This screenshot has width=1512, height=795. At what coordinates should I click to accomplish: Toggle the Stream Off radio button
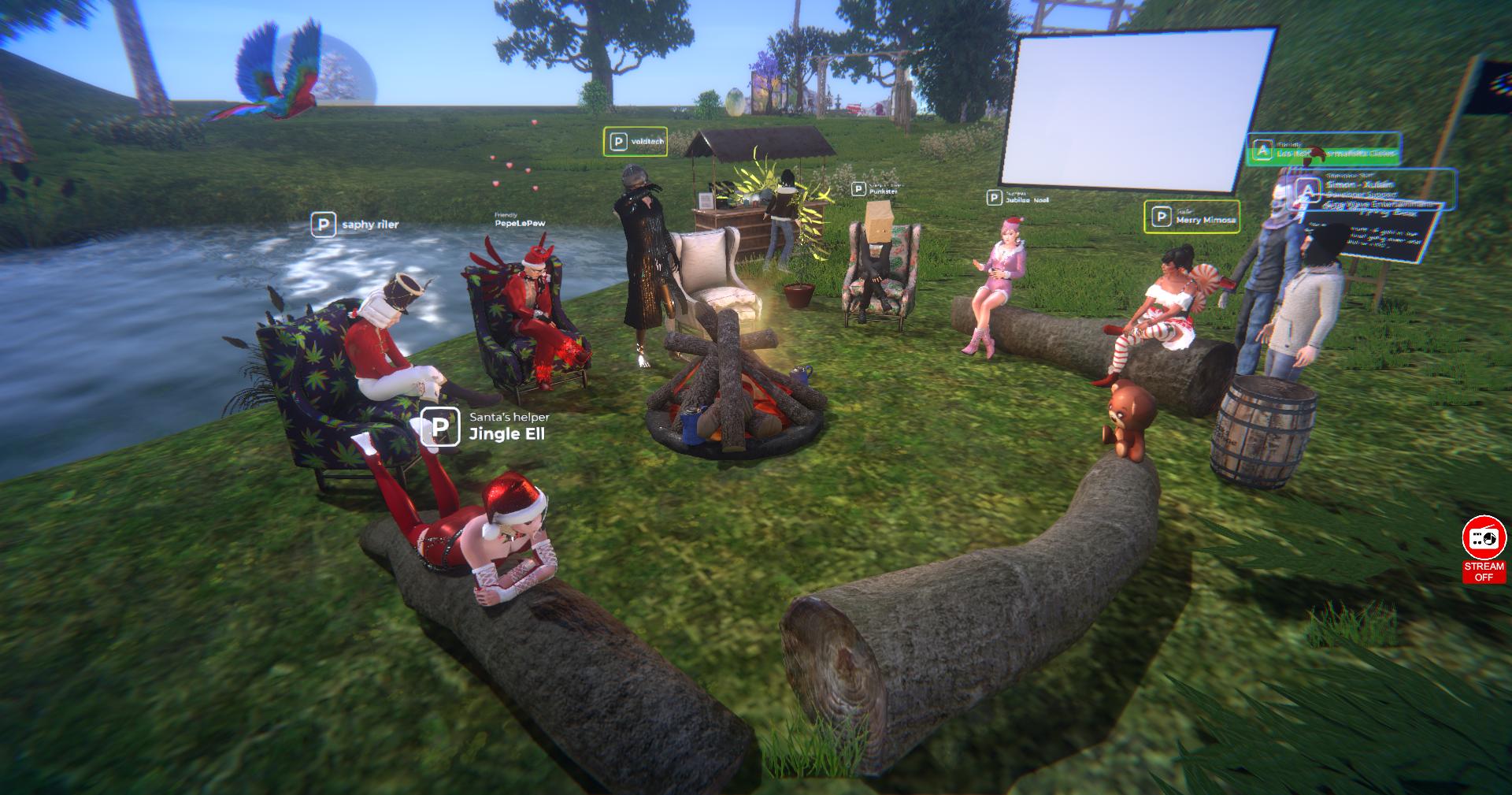tap(1484, 549)
